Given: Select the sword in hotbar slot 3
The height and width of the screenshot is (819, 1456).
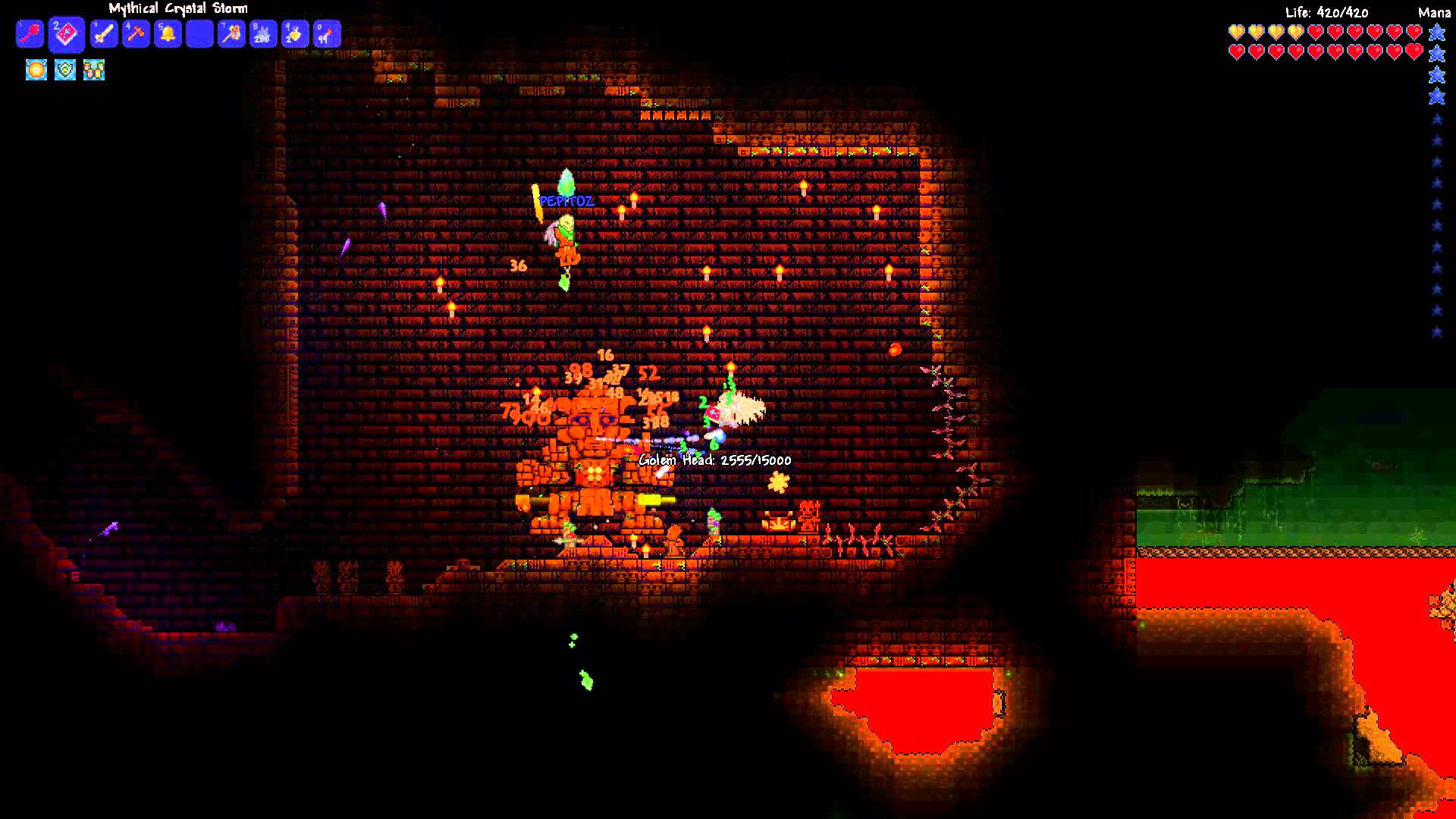Looking at the screenshot, I should click(103, 33).
